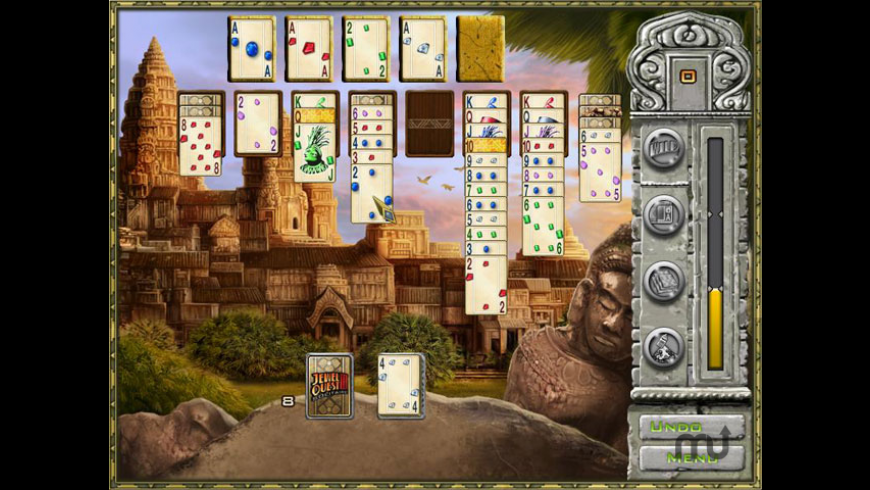This screenshot has height=490, width=870.
Task: Select the red Ace foundation pile
Action: pyautogui.click(x=308, y=48)
